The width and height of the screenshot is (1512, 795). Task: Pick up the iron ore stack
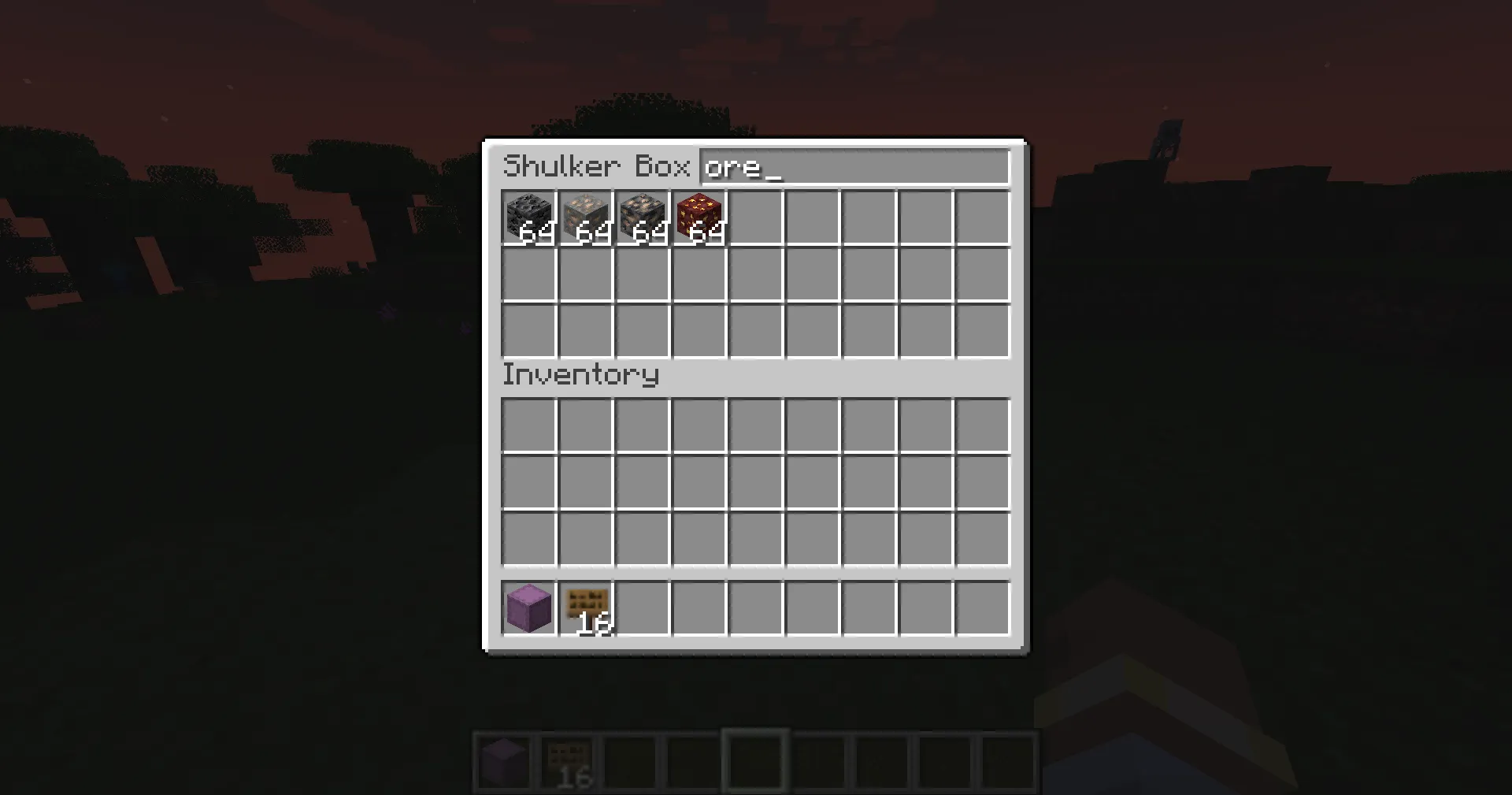click(x=586, y=218)
